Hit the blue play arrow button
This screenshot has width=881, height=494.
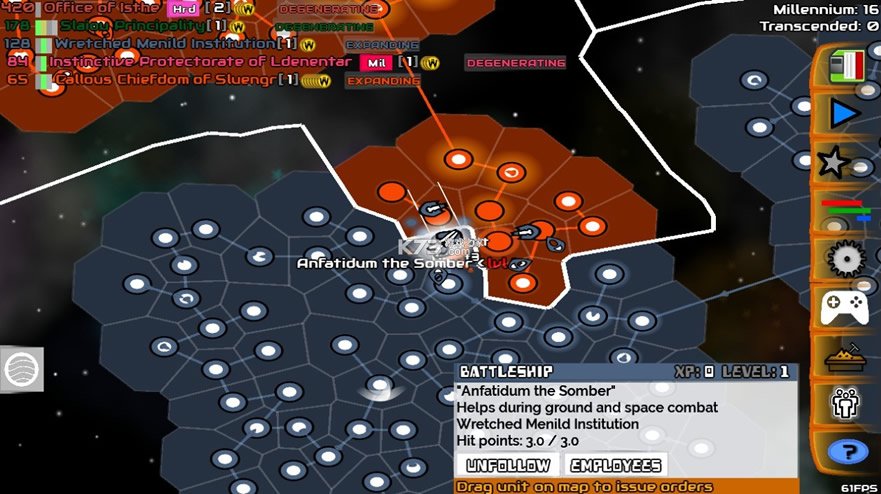[x=844, y=114]
